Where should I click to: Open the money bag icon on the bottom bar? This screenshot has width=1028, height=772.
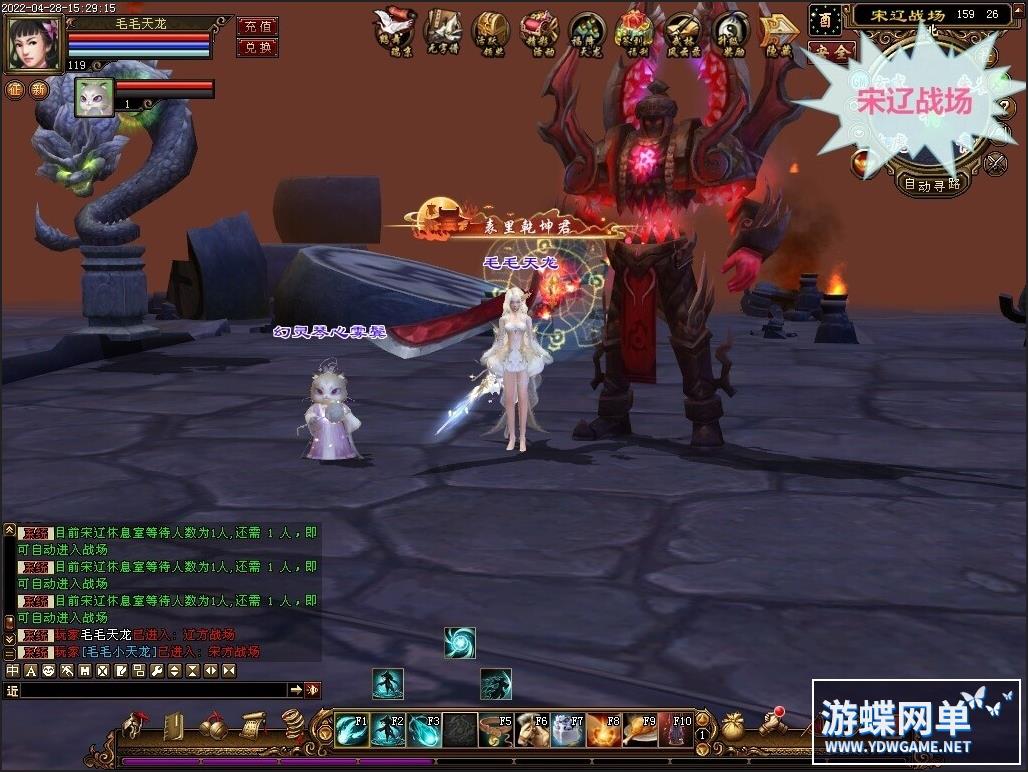[733, 724]
